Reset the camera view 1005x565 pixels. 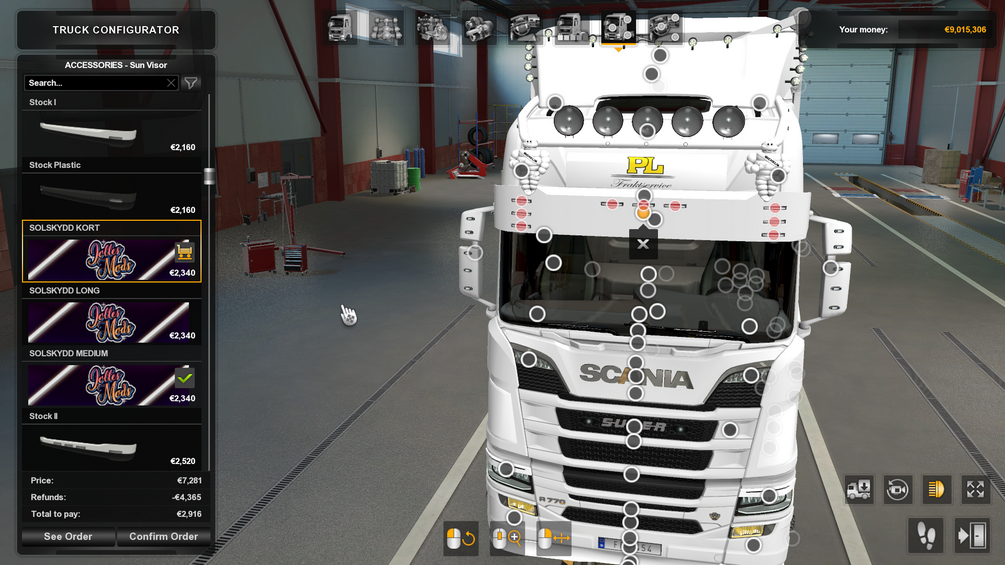897,489
